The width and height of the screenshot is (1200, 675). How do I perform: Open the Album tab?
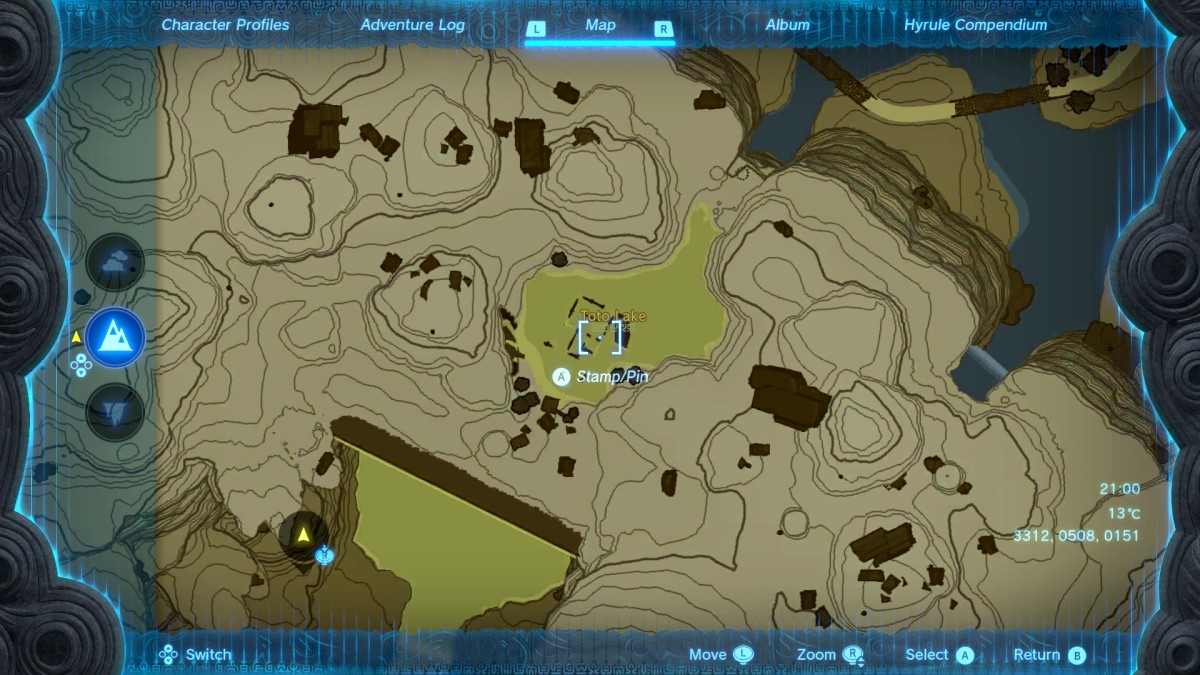(x=787, y=25)
